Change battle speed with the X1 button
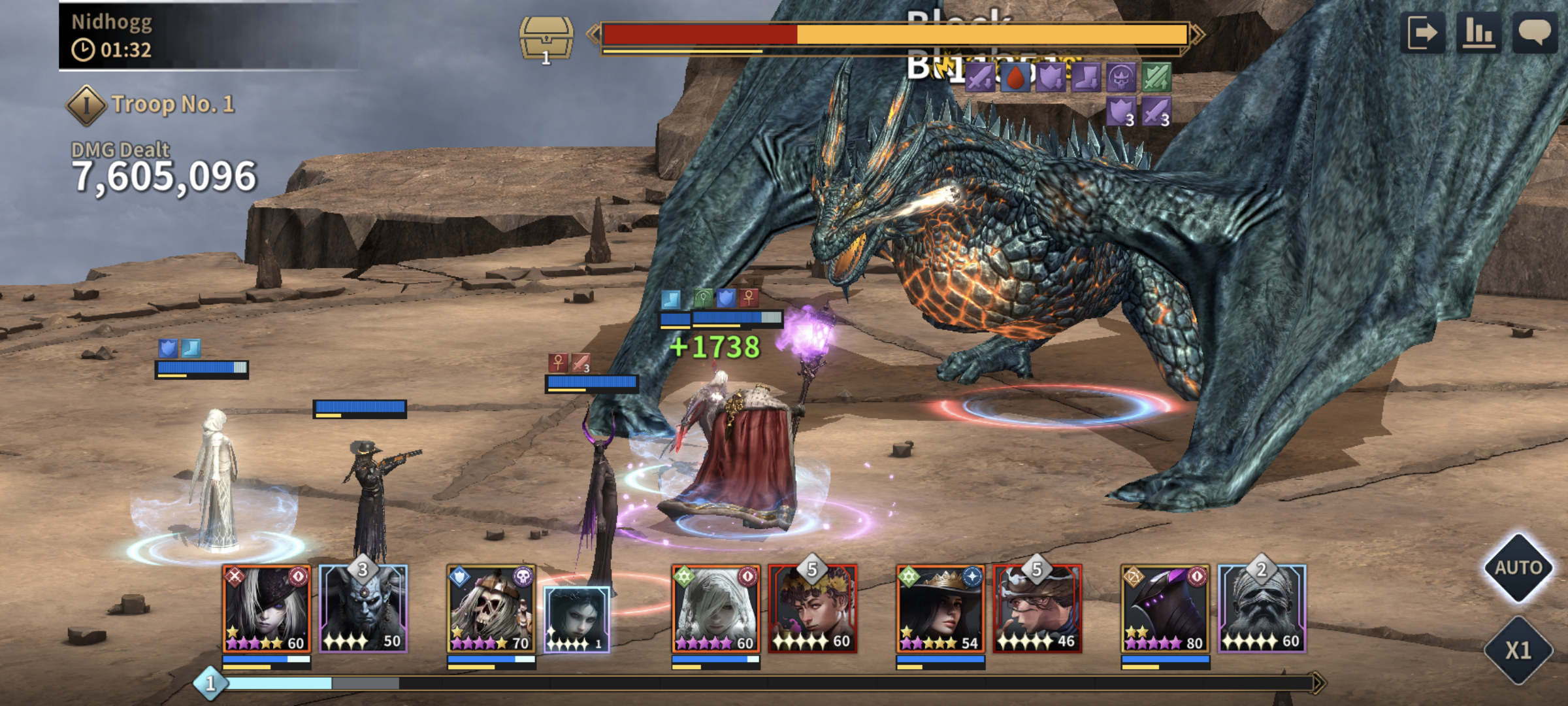The image size is (1568, 706). tap(1518, 650)
